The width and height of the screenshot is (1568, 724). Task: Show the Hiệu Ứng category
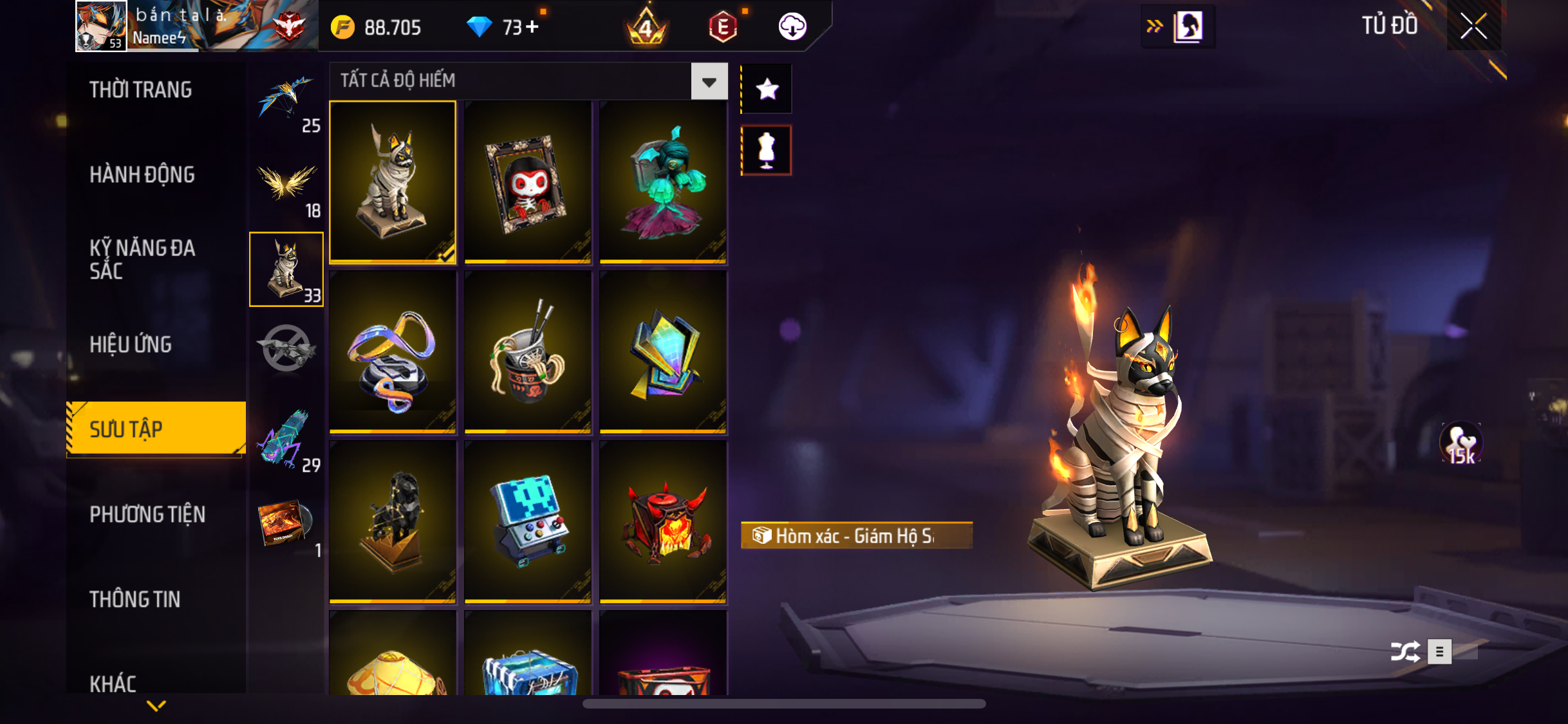[131, 344]
